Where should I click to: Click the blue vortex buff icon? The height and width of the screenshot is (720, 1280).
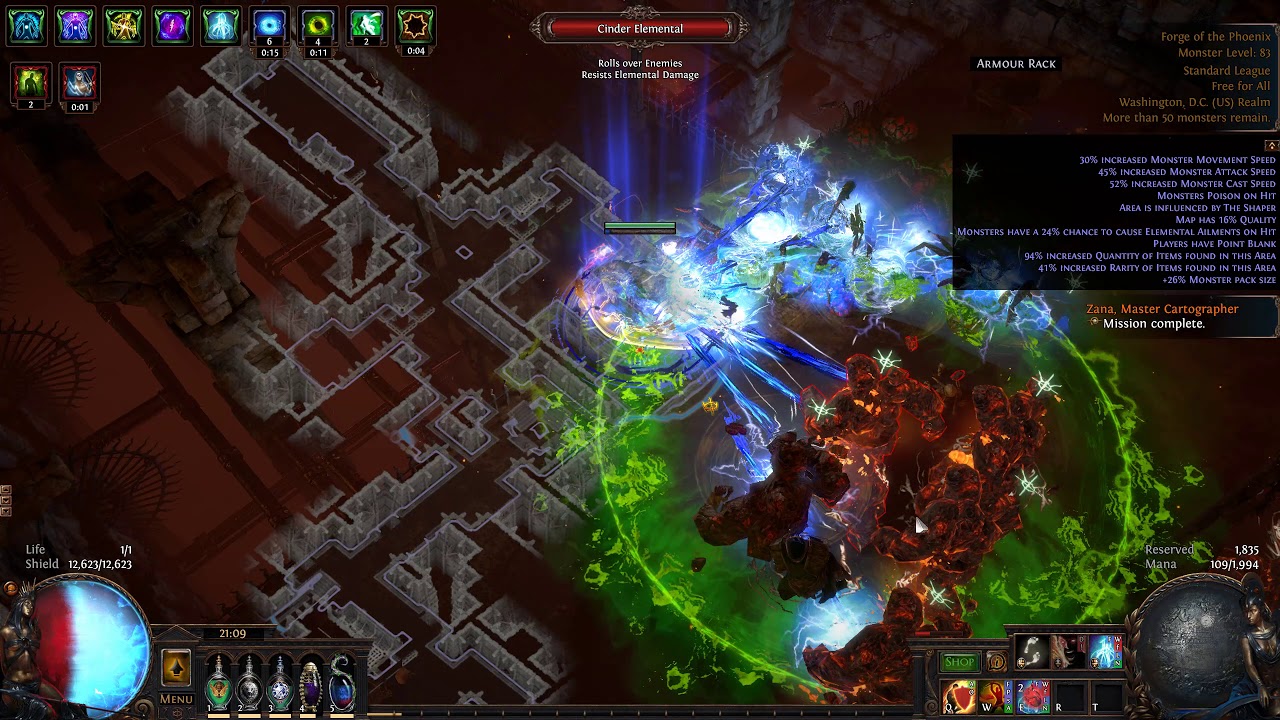coord(269,26)
